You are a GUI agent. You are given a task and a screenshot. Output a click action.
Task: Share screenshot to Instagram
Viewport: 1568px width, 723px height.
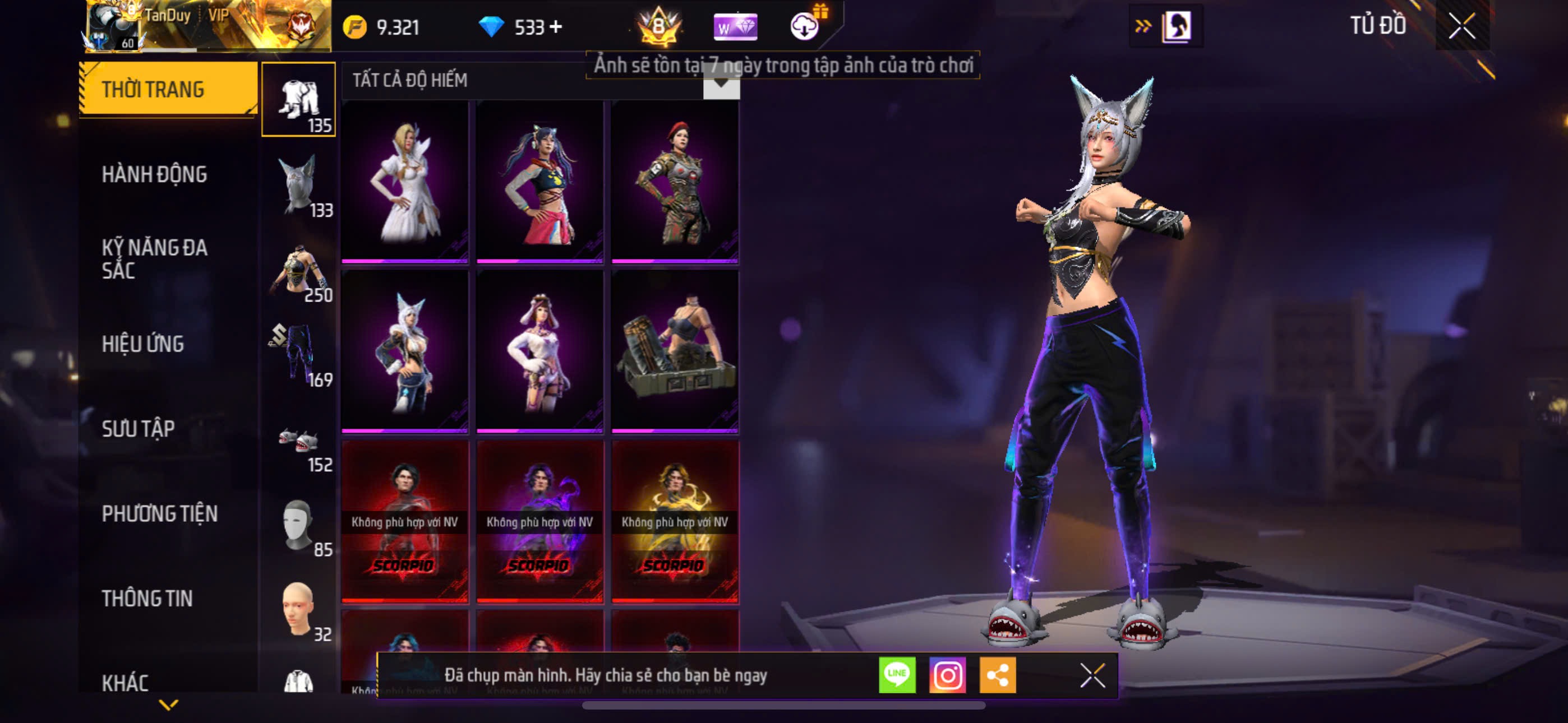[x=947, y=675]
